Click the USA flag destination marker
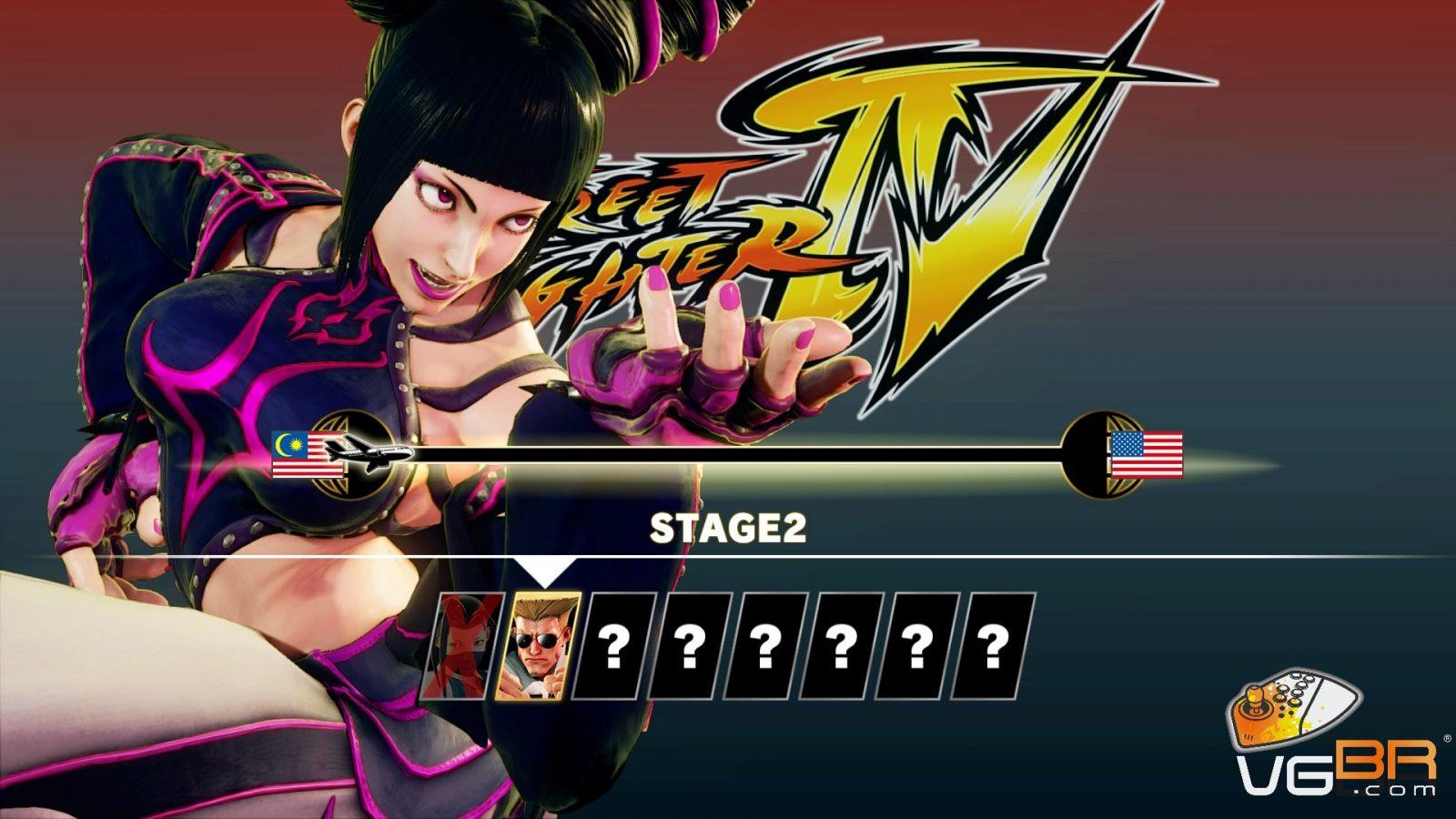Screen dimensions: 1456x819 click(x=1147, y=454)
